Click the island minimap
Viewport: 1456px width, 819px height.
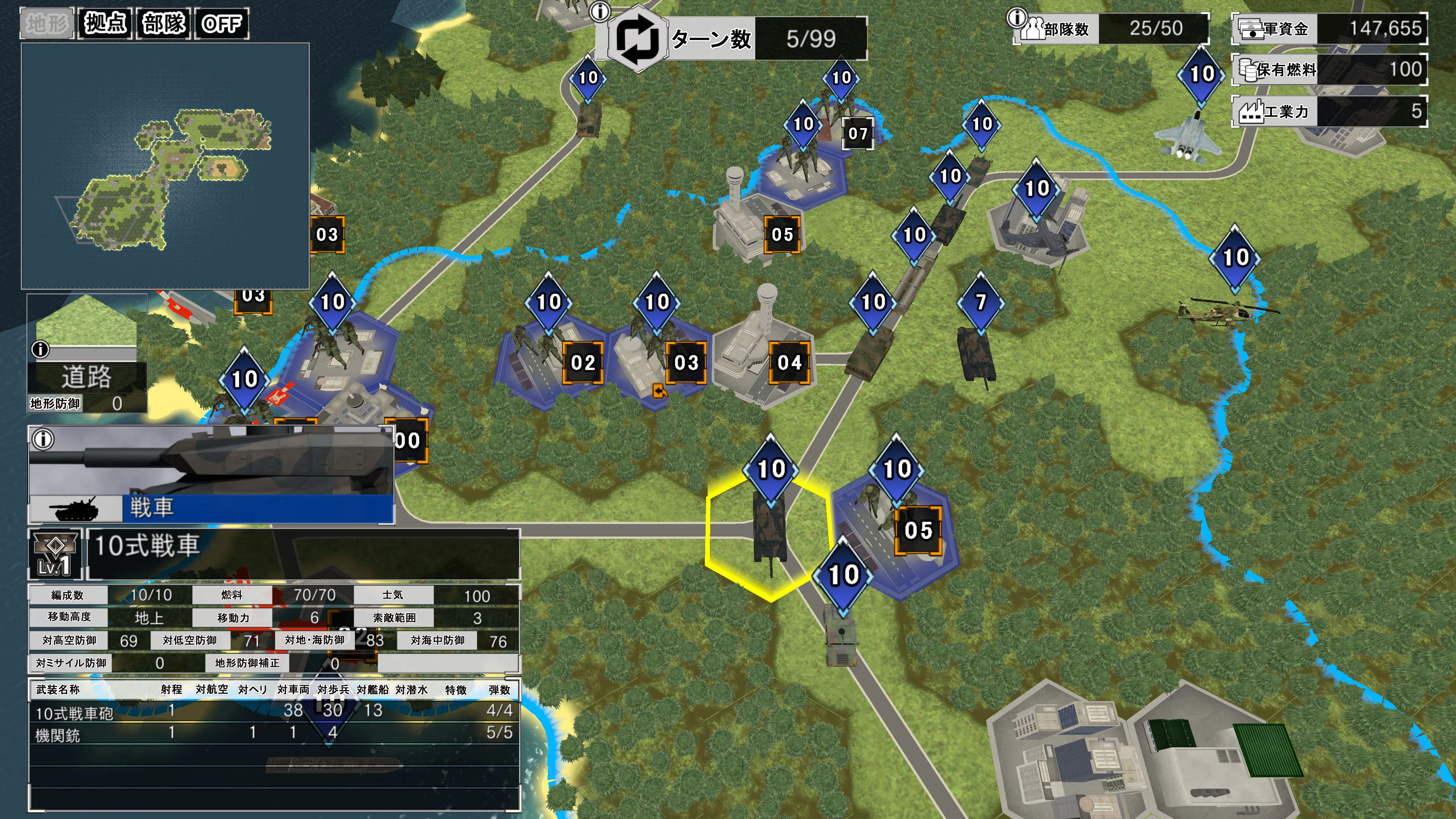165,166
